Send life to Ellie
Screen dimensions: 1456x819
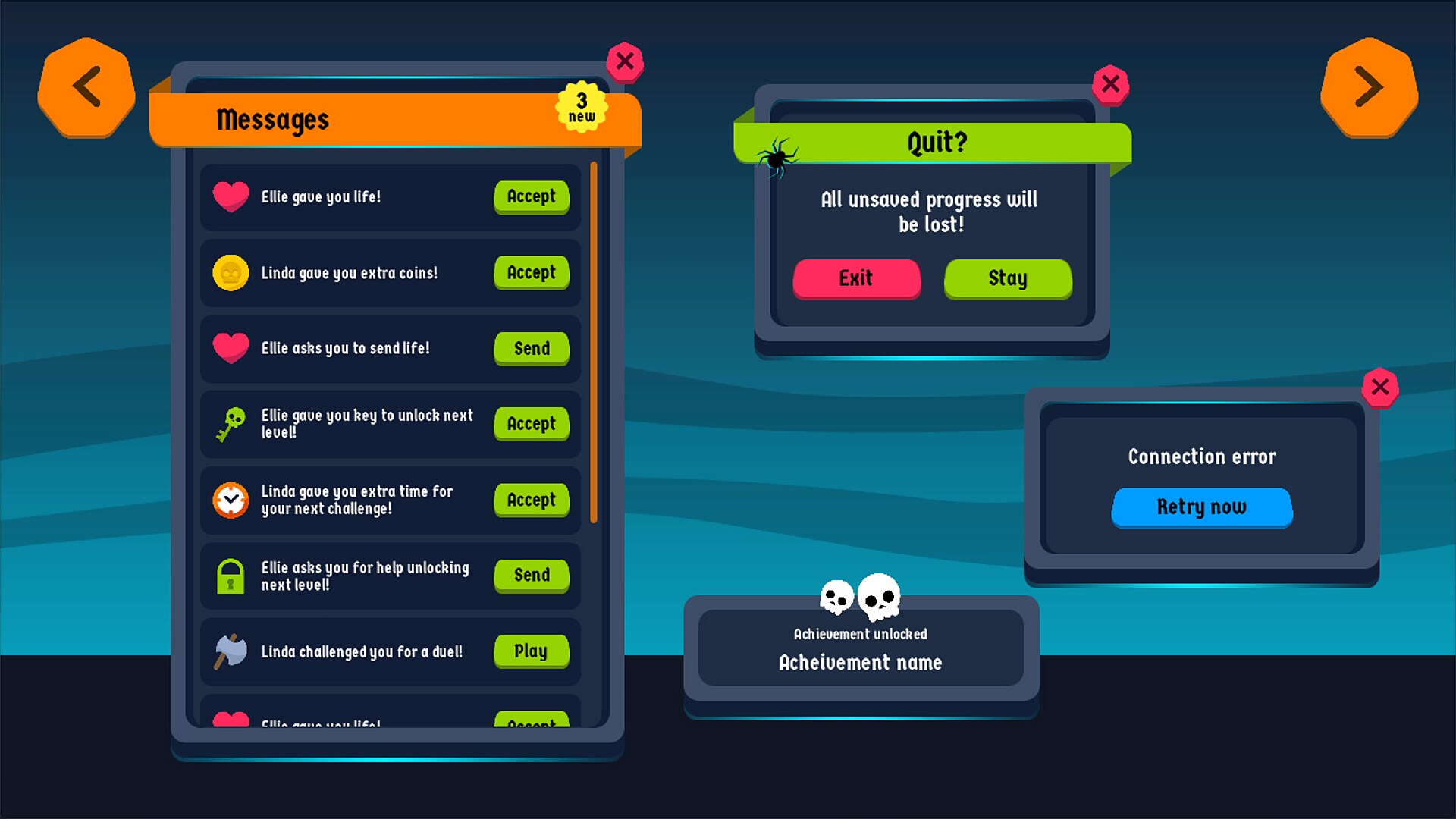(x=531, y=349)
